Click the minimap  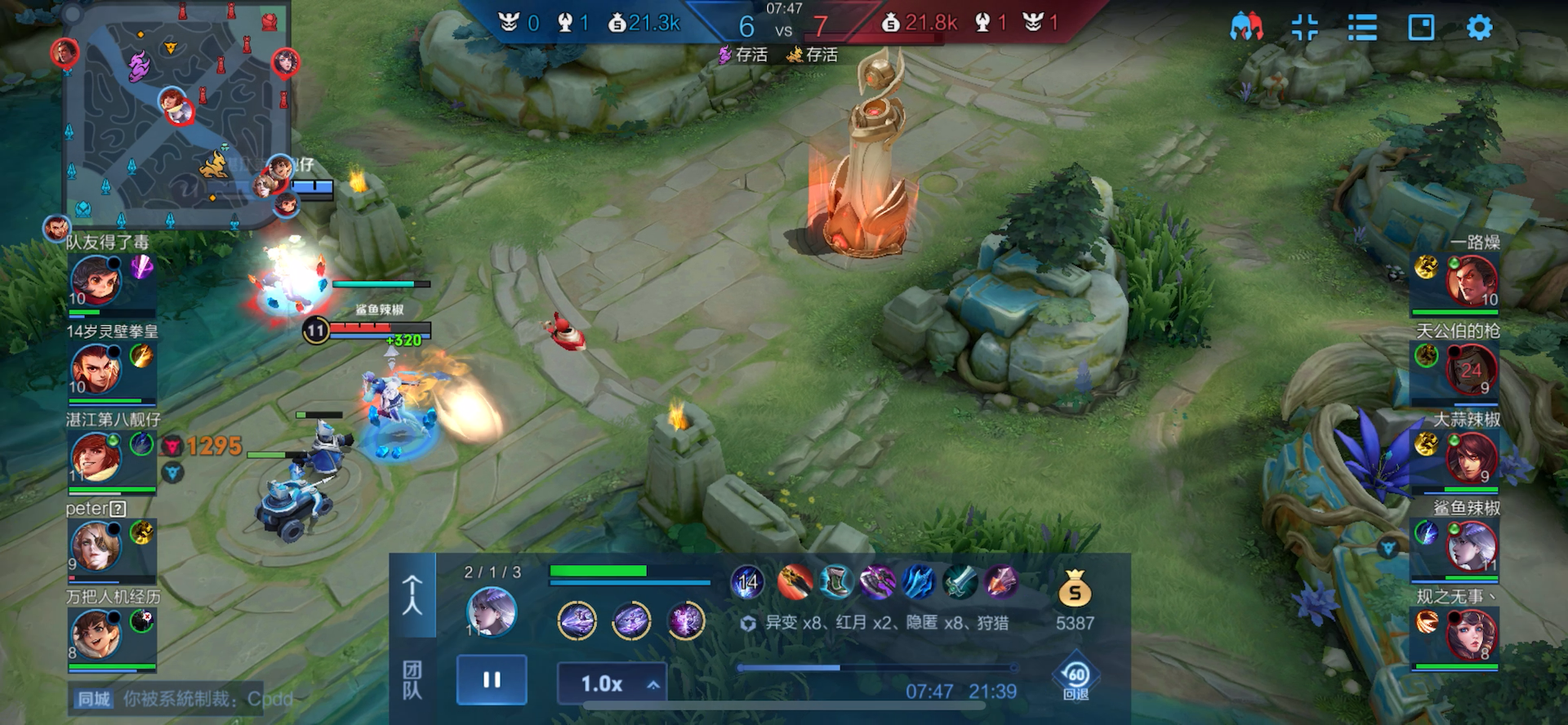tap(176, 114)
